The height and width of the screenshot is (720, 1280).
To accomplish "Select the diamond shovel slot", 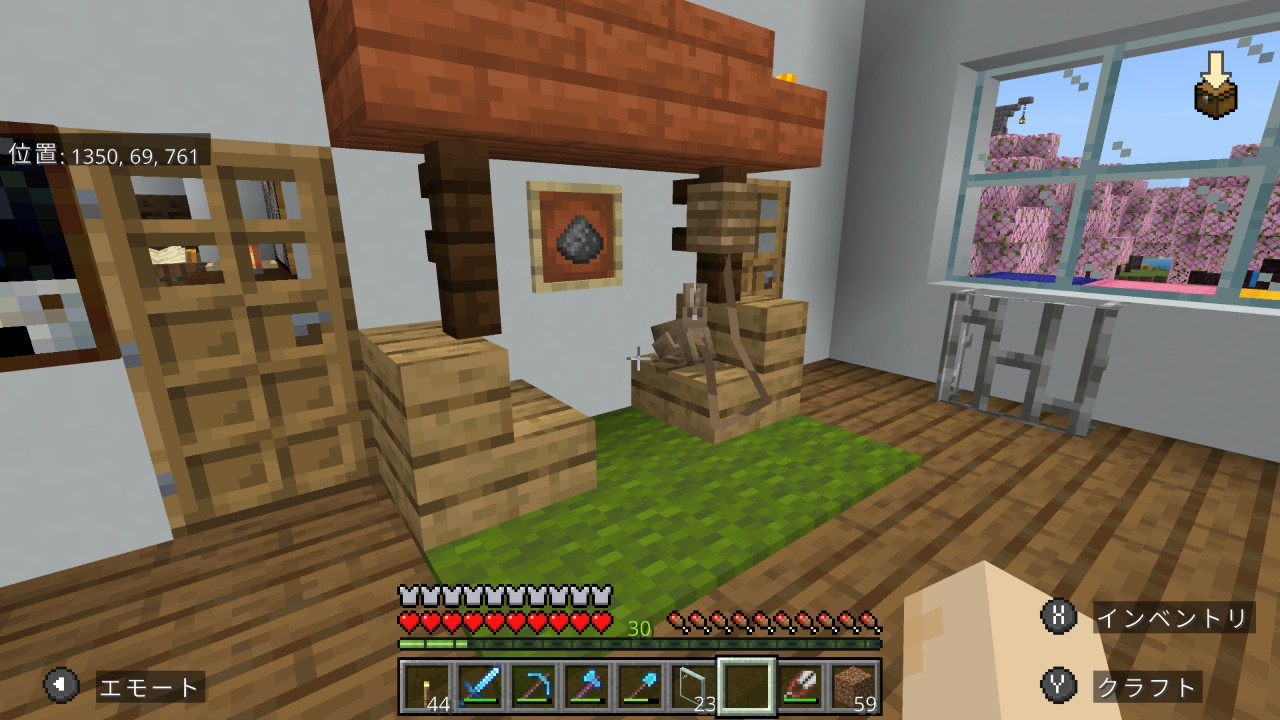I will coord(640,687).
